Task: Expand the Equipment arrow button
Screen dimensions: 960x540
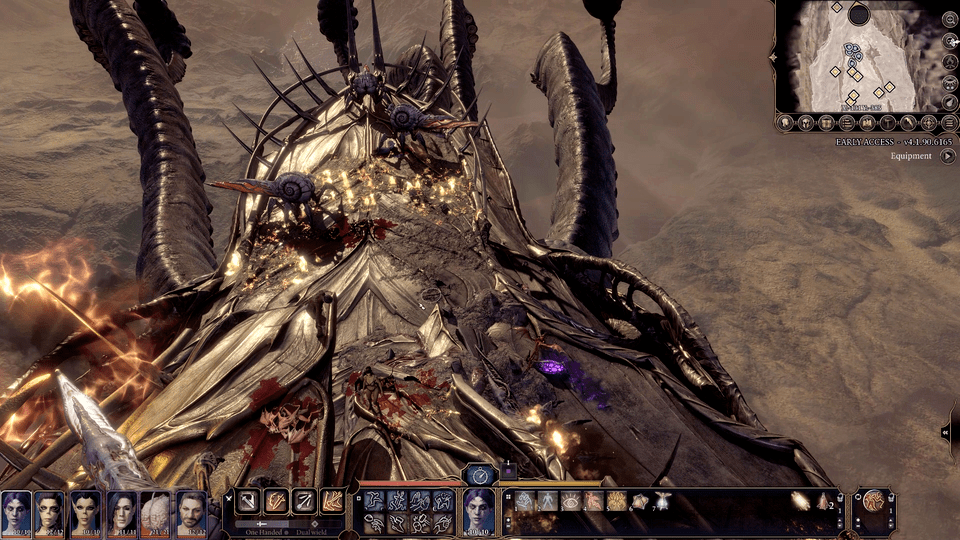Action: [948, 156]
